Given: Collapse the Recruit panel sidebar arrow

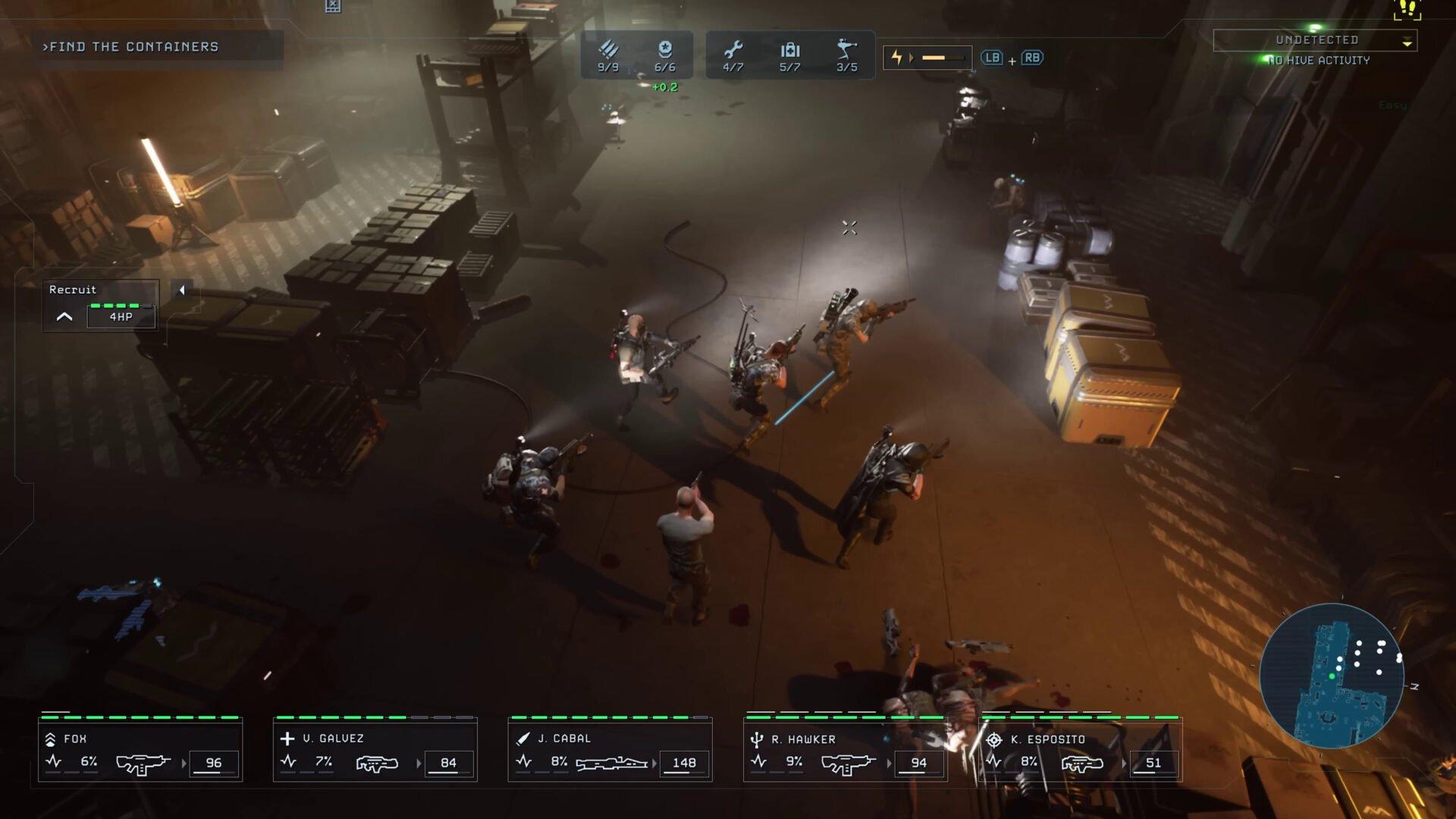Looking at the screenshot, I should (x=181, y=290).
